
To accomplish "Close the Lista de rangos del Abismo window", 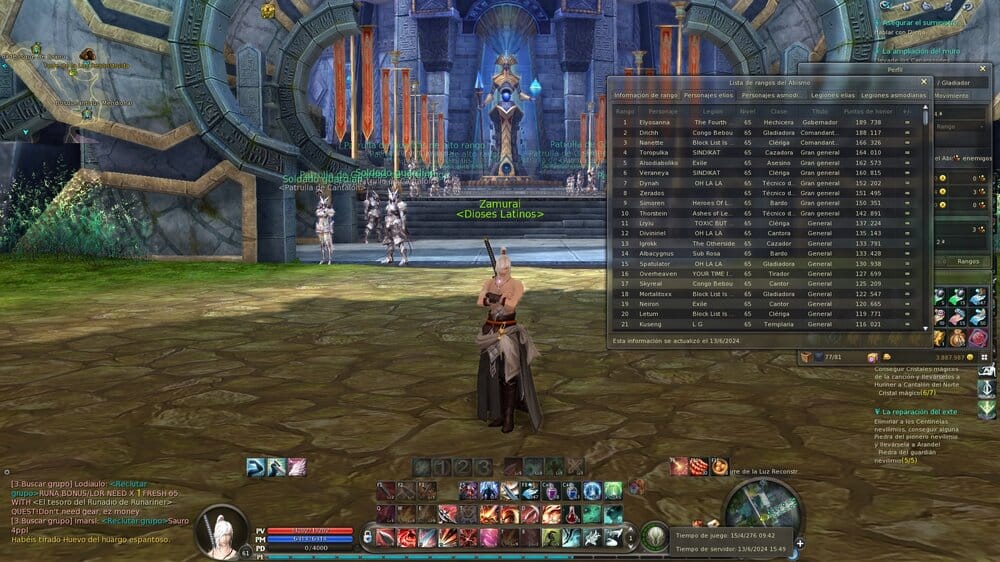I will pyautogui.click(x=924, y=82).
